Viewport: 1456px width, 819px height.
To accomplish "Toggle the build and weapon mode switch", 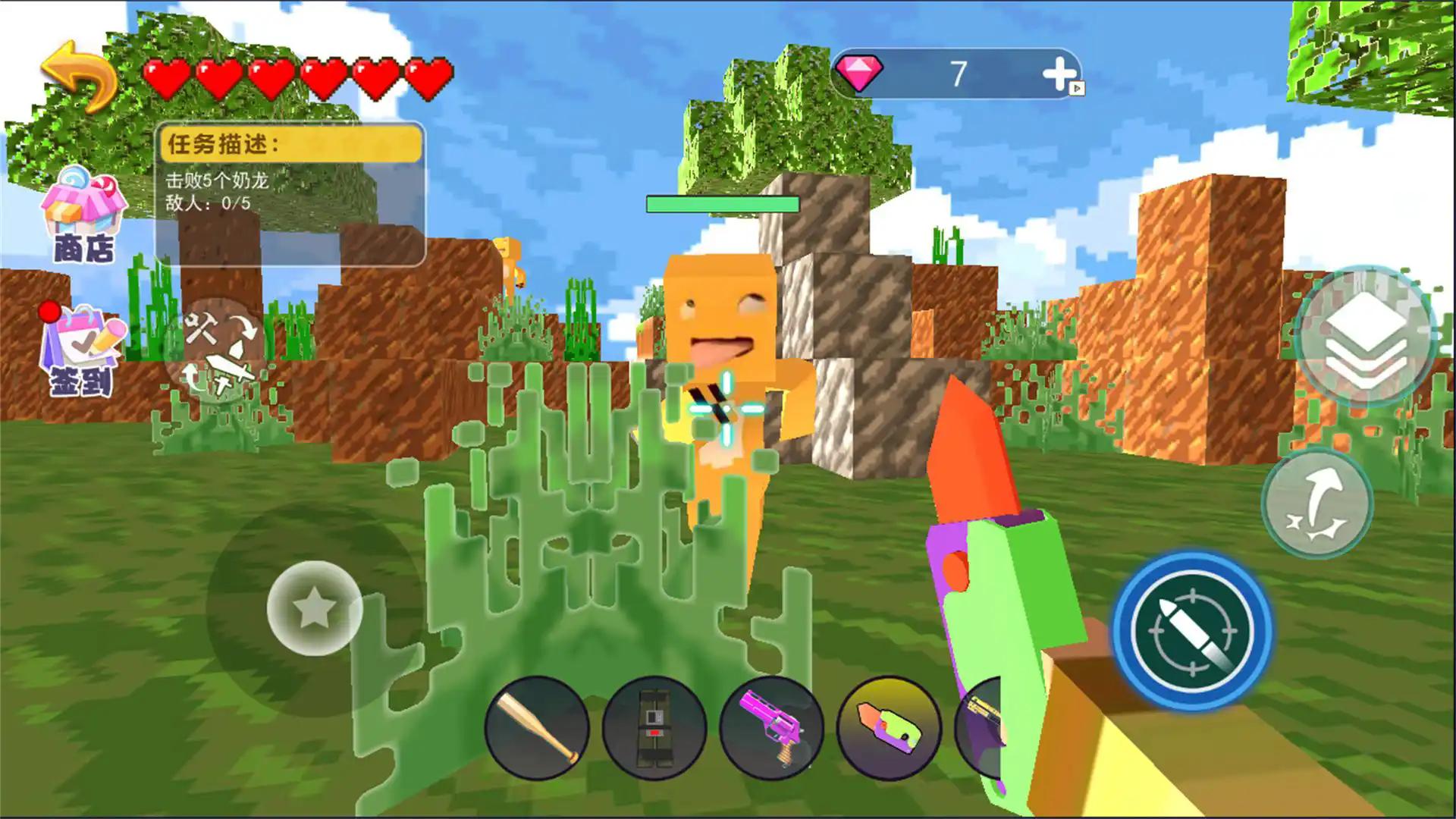I will 218,352.
